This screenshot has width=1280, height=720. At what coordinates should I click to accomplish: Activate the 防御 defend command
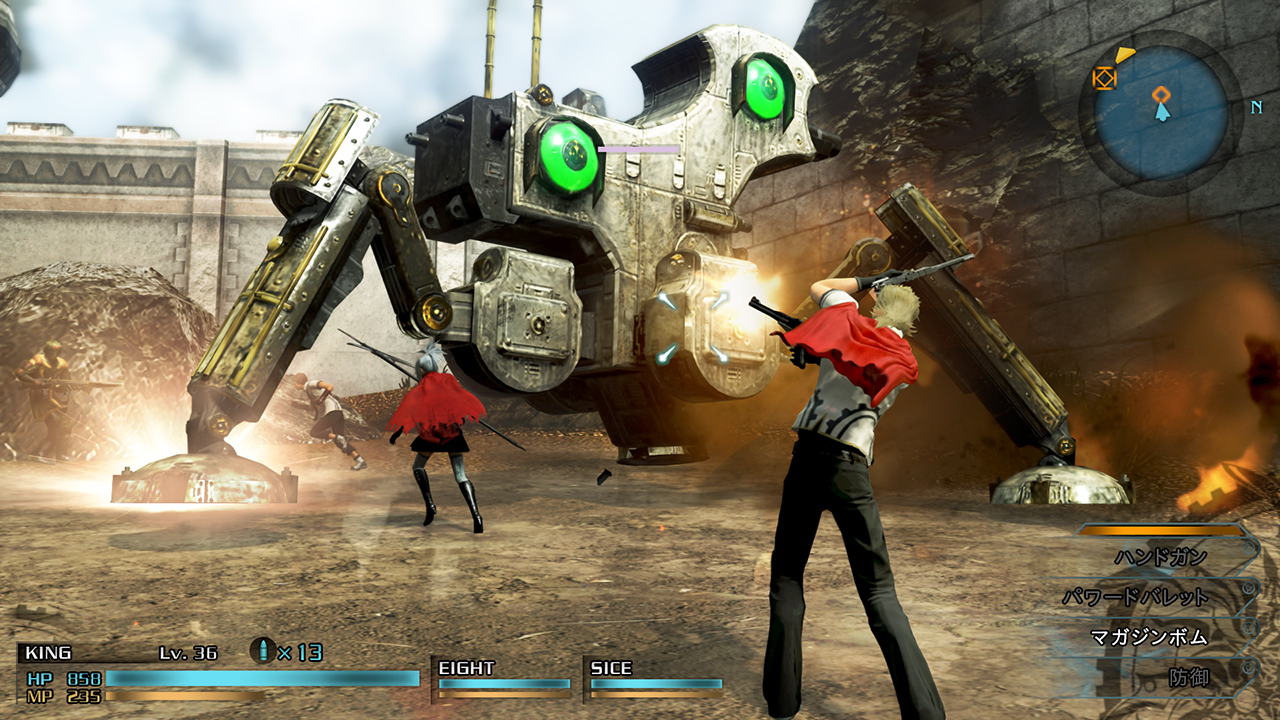[1189, 674]
